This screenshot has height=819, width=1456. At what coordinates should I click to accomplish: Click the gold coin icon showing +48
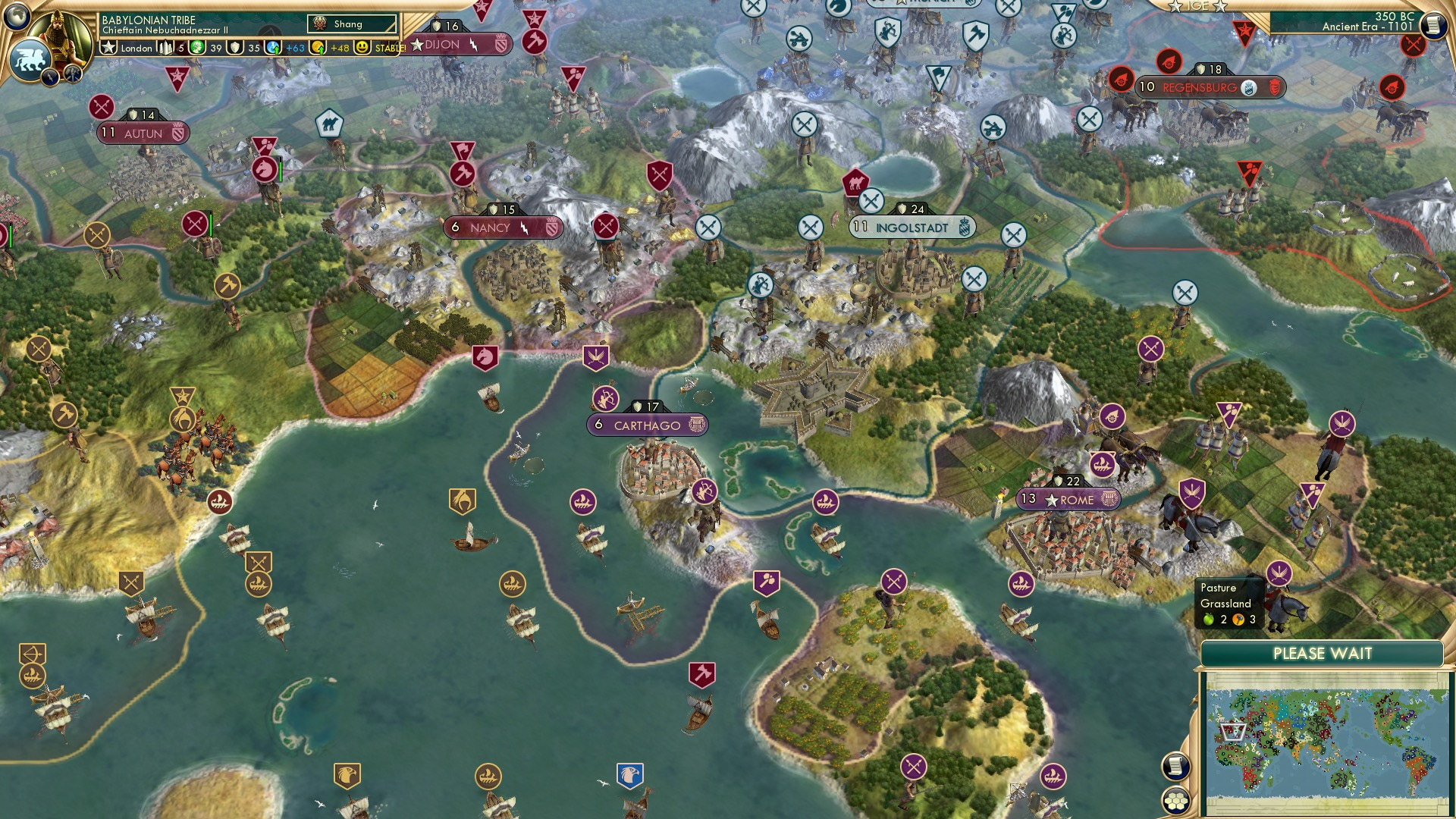(x=317, y=47)
